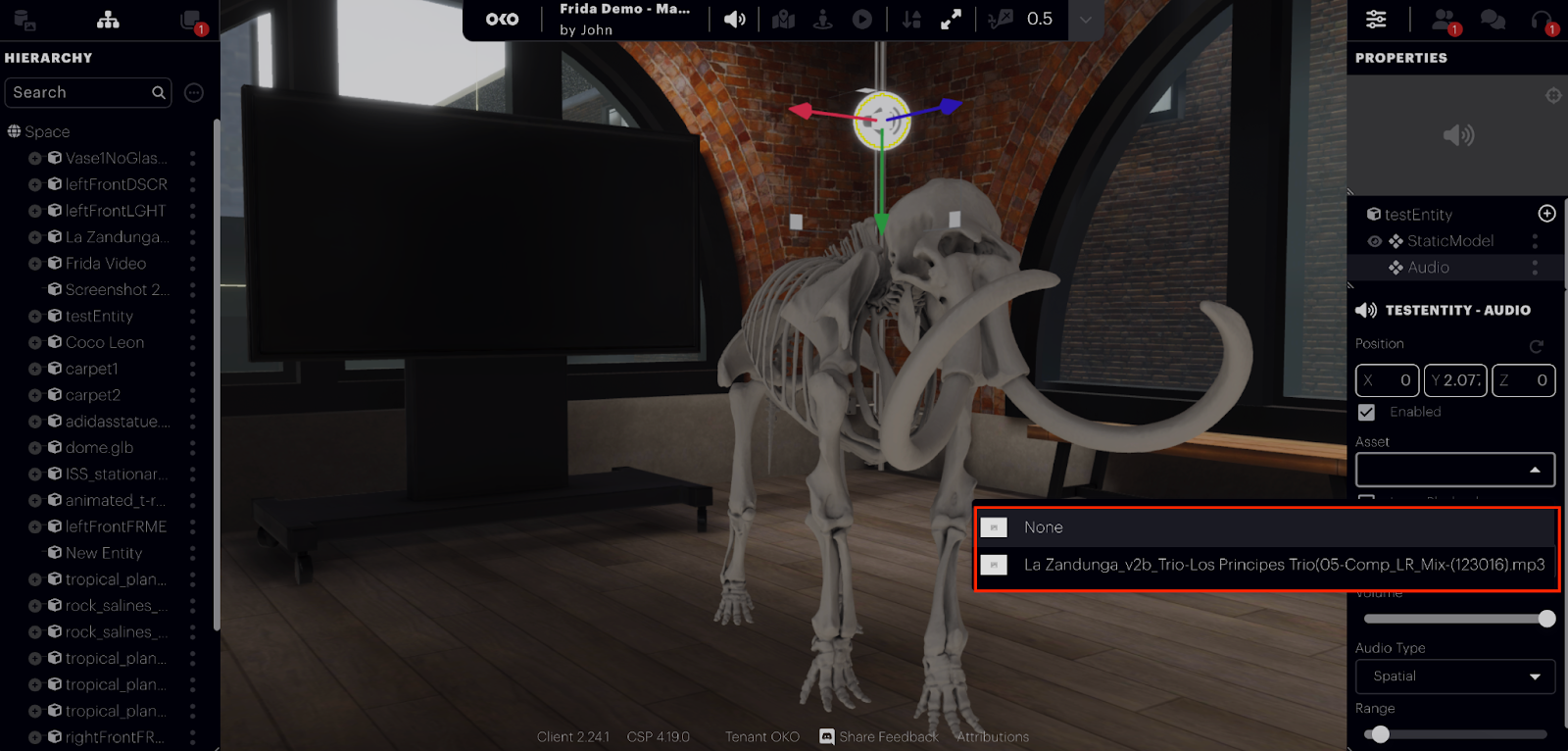This screenshot has height=751, width=1568.
Task: Select the Audio component row
Action: (1429, 268)
